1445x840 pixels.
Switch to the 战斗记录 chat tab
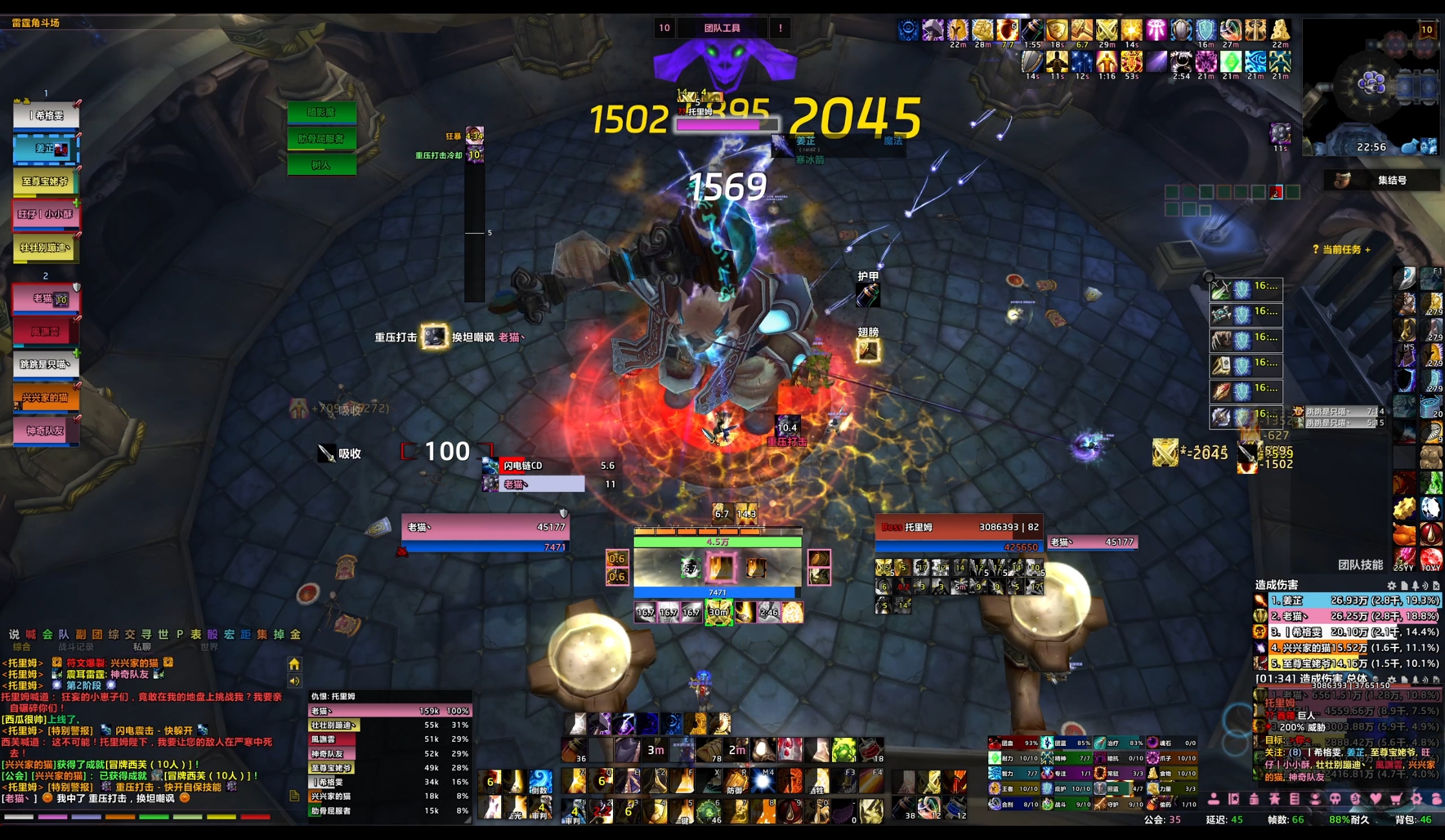(x=76, y=646)
